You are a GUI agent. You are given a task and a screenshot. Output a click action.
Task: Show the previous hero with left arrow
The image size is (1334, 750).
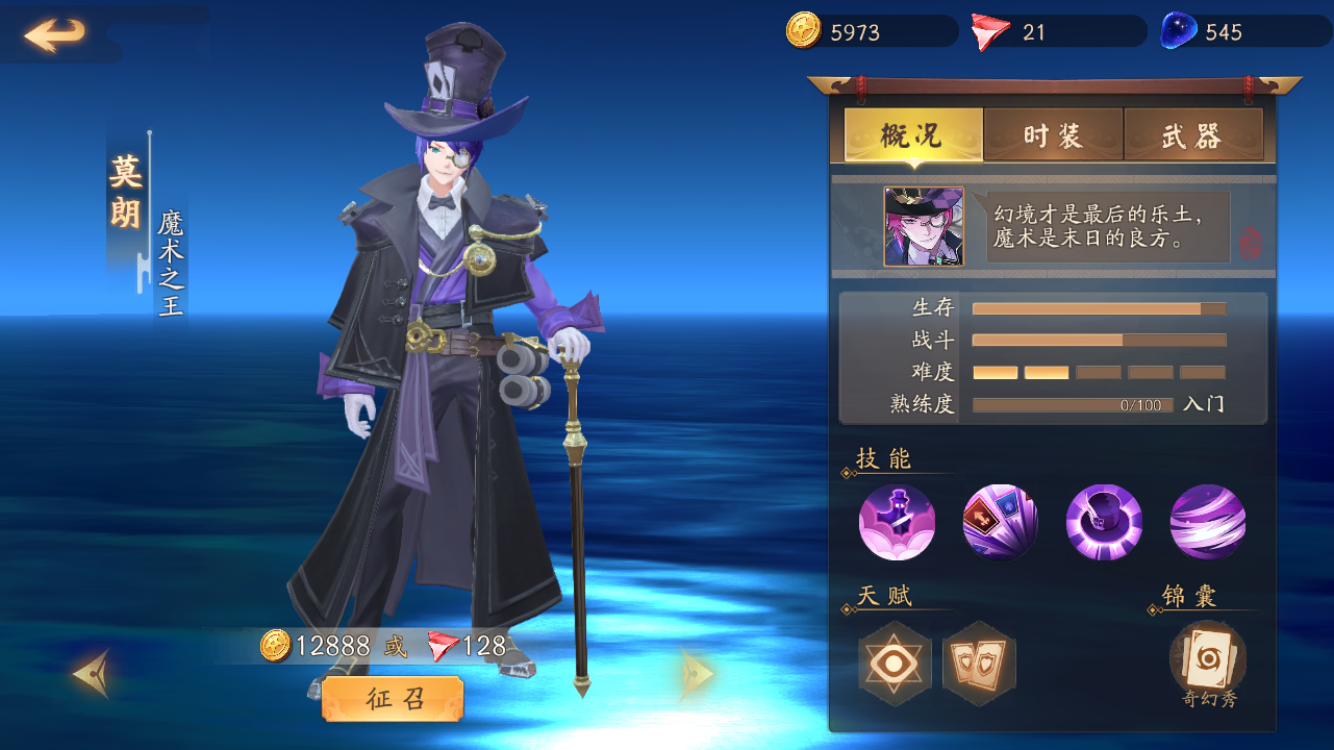91,674
